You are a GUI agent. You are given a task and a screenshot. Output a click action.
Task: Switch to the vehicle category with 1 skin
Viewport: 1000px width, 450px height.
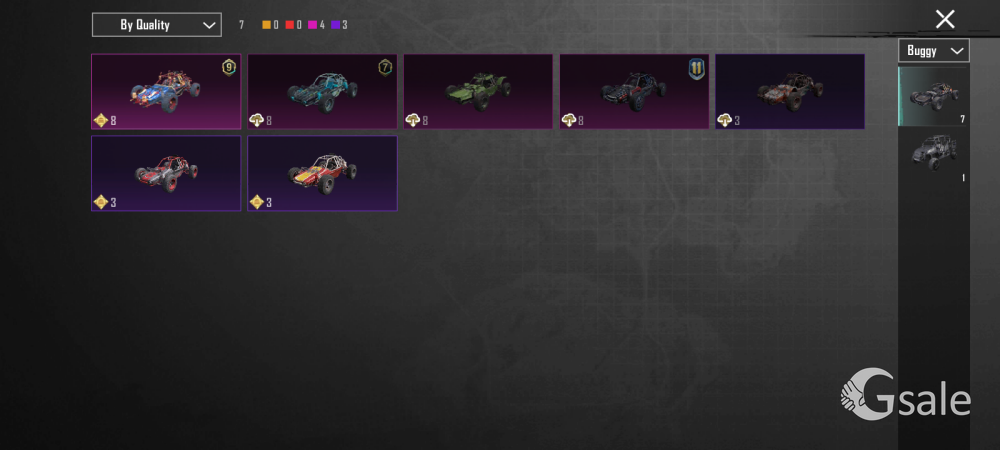click(x=934, y=157)
